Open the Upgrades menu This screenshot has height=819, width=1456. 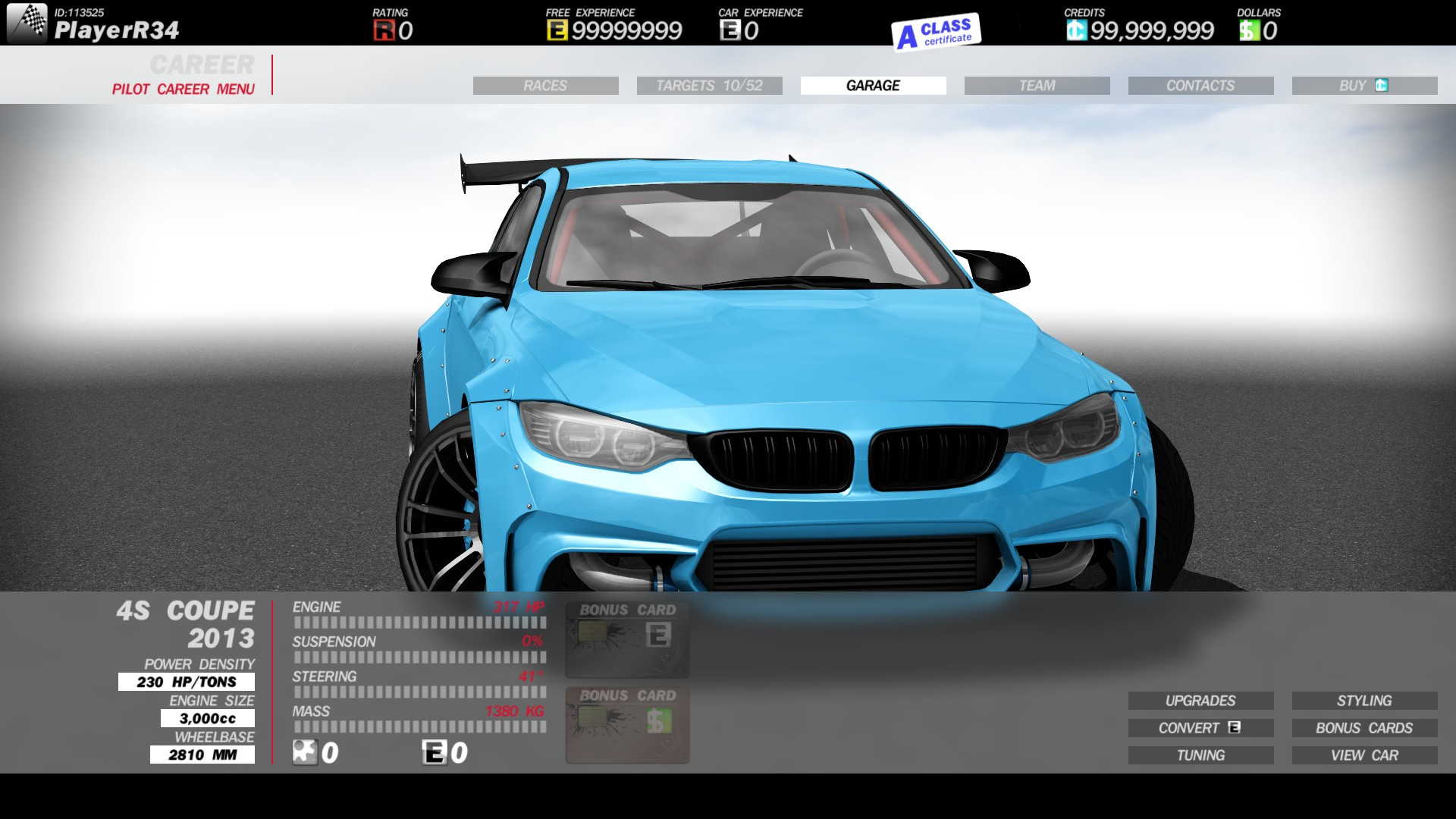(x=1200, y=701)
